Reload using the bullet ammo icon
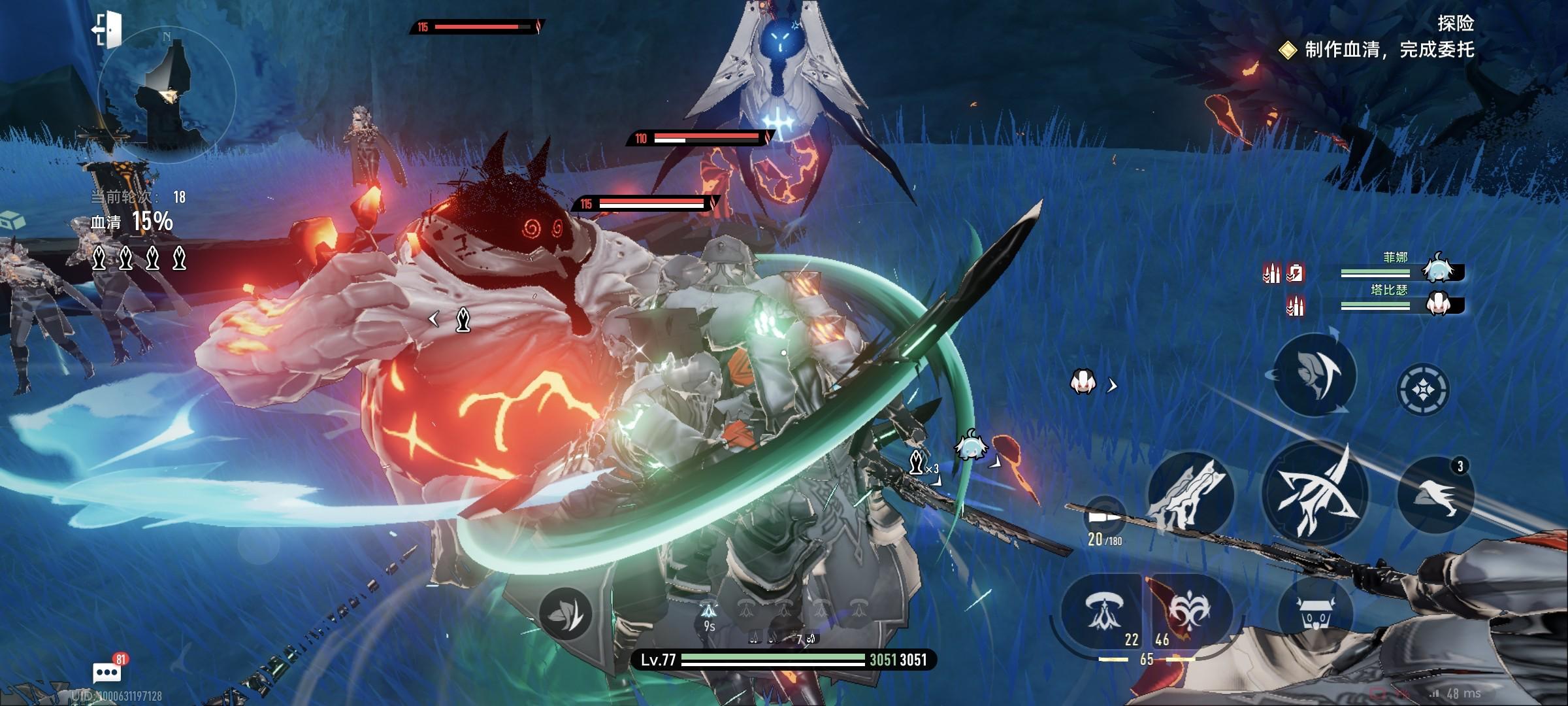Viewport: 1568px width, 706px height. point(1105,516)
